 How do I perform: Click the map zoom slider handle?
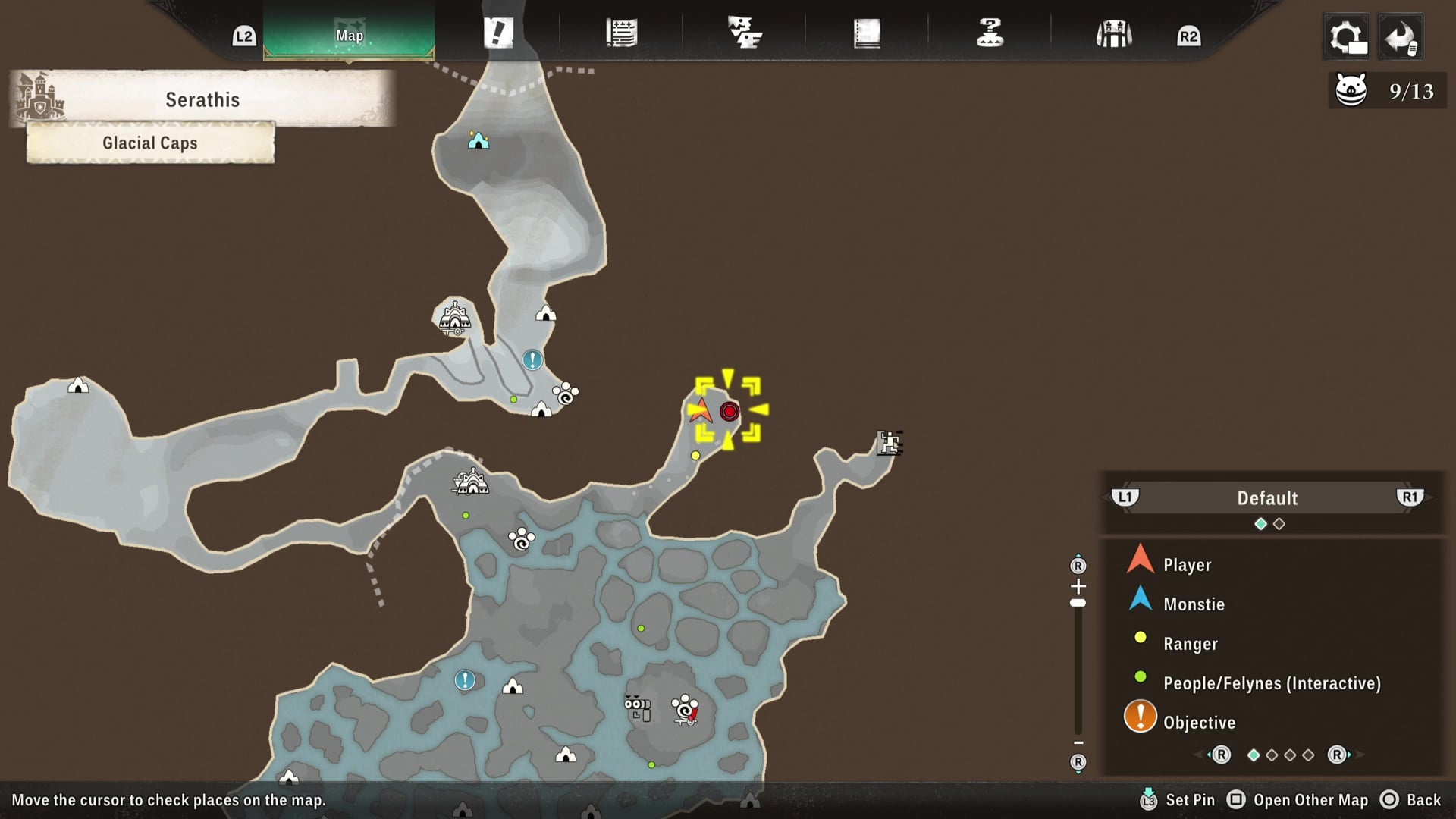pyautogui.click(x=1078, y=604)
